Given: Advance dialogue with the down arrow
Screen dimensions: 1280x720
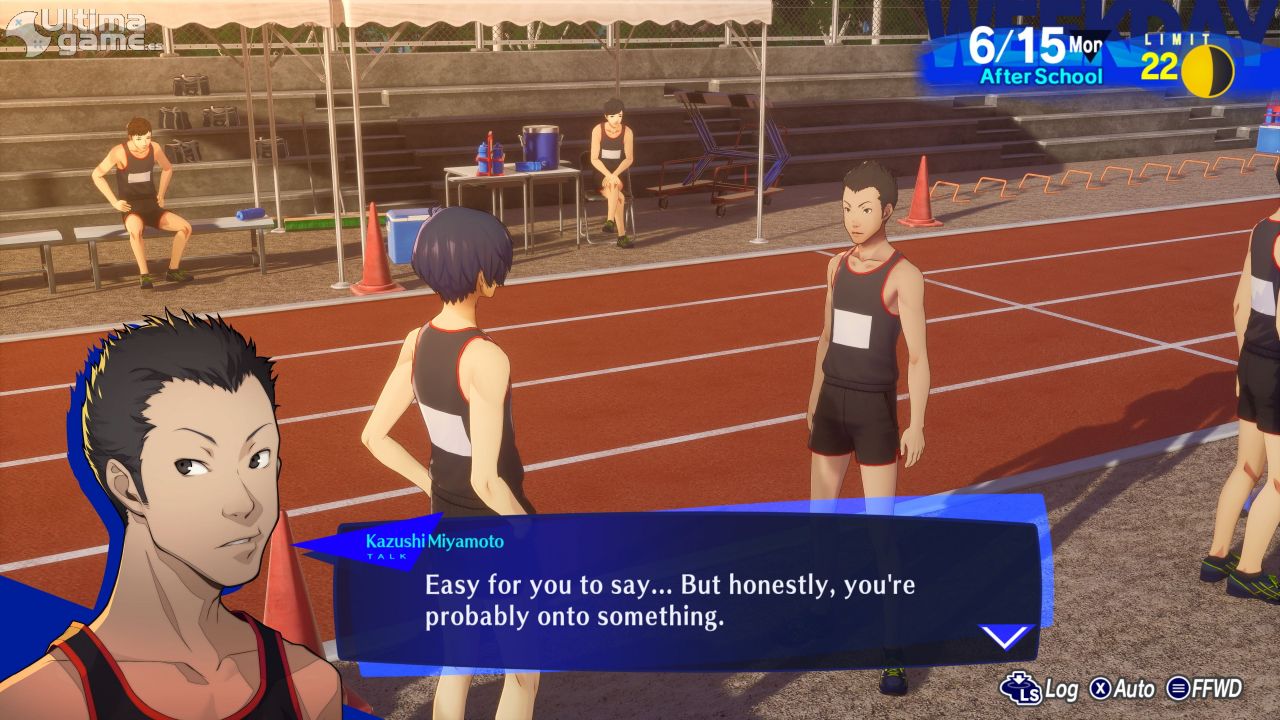Looking at the screenshot, I should click(x=1005, y=636).
